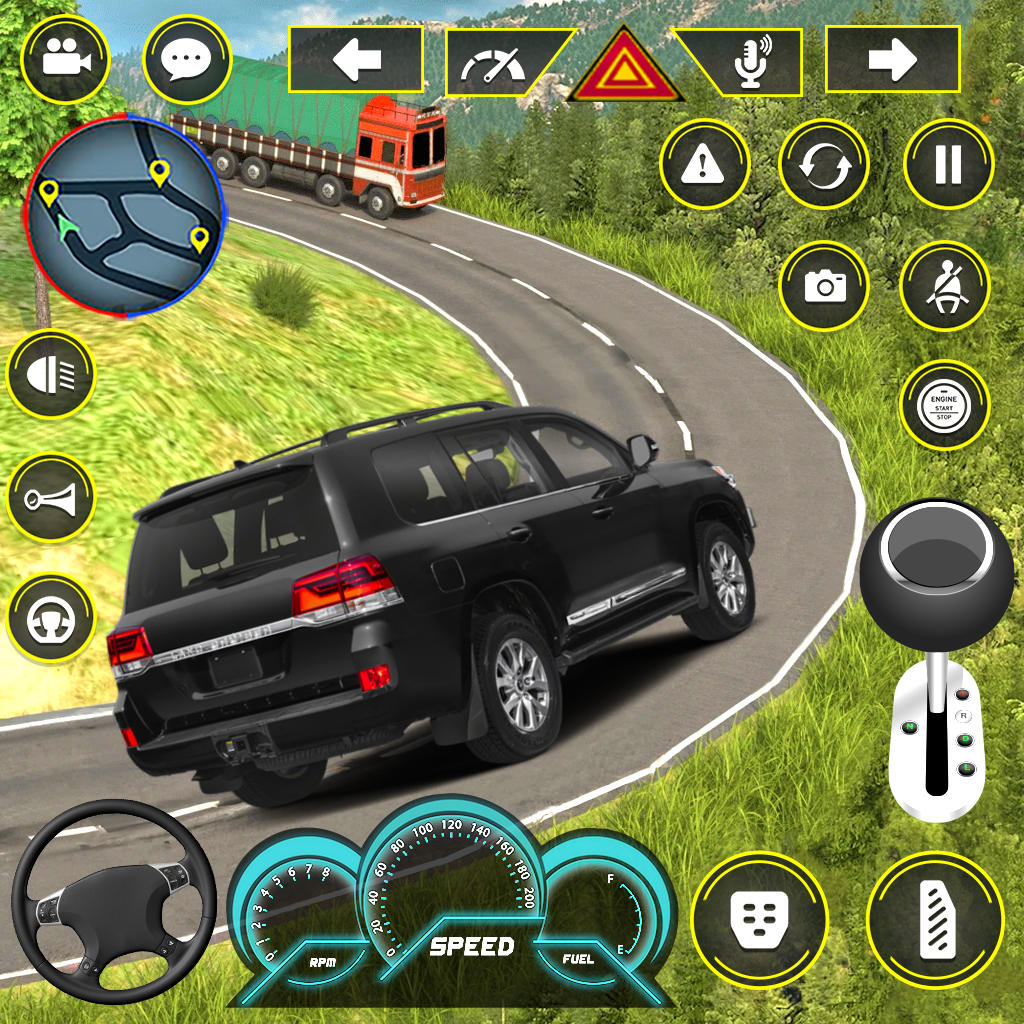The image size is (1024, 1024).
Task: Click the round warning alert icon
Action: pyautogui.click(x=705, y=164)
